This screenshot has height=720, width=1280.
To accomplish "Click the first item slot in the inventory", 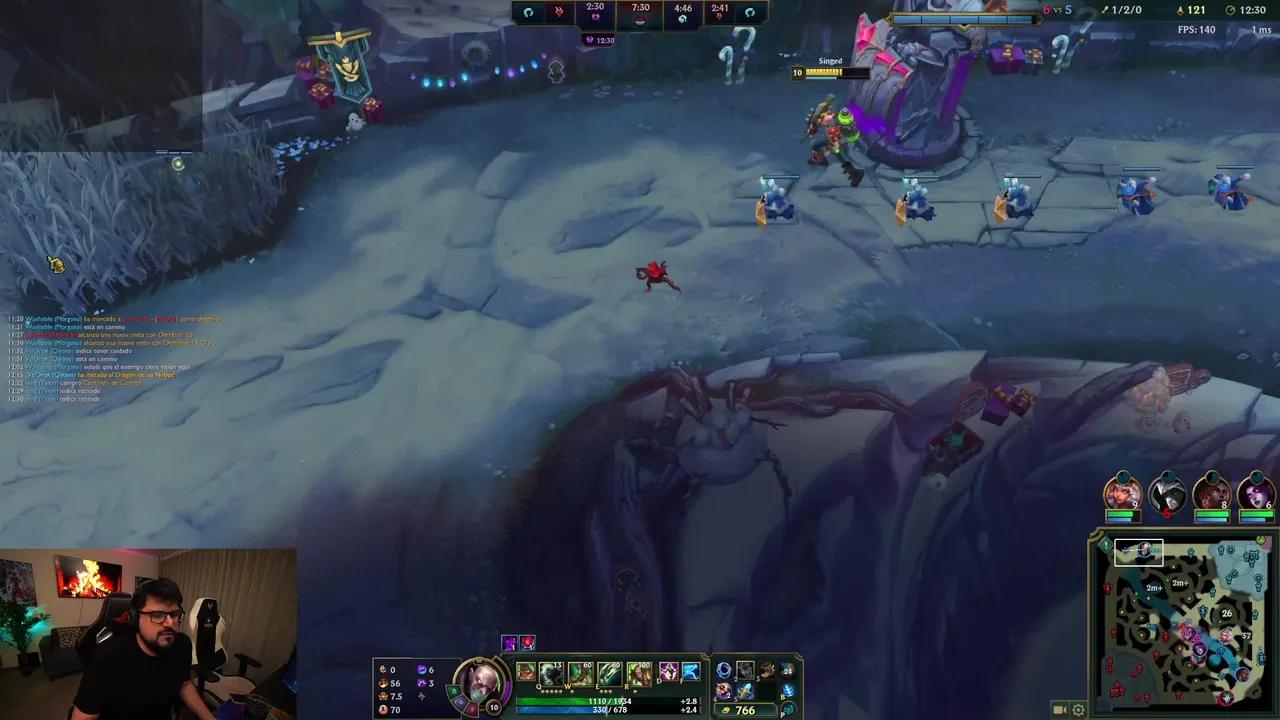I will click(725, 671).
